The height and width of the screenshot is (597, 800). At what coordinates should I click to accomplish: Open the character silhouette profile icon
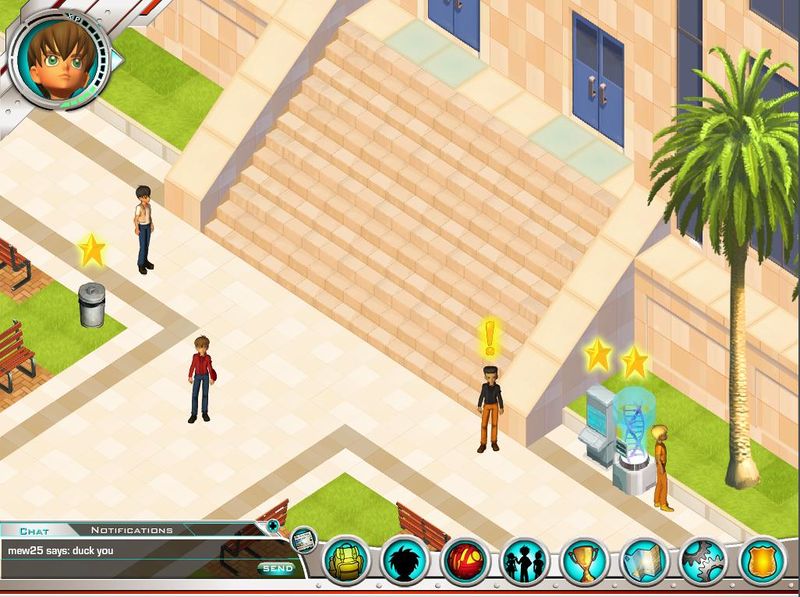pos(406,562)
